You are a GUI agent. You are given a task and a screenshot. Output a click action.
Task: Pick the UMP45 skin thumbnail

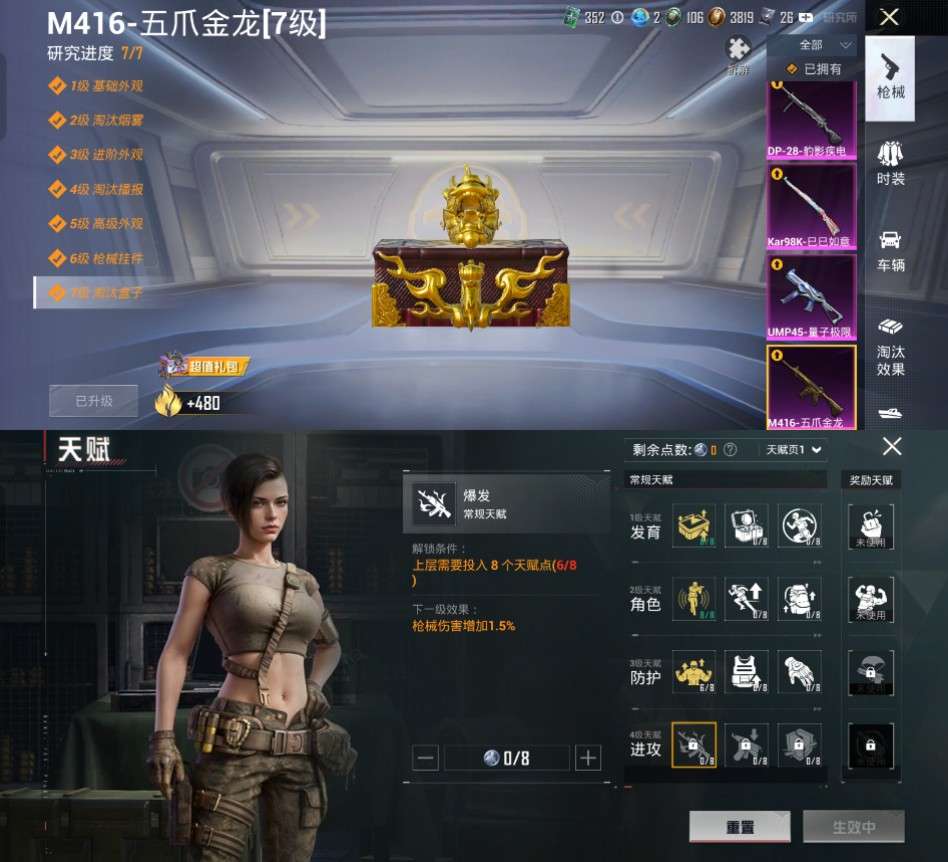pos(811,297)
